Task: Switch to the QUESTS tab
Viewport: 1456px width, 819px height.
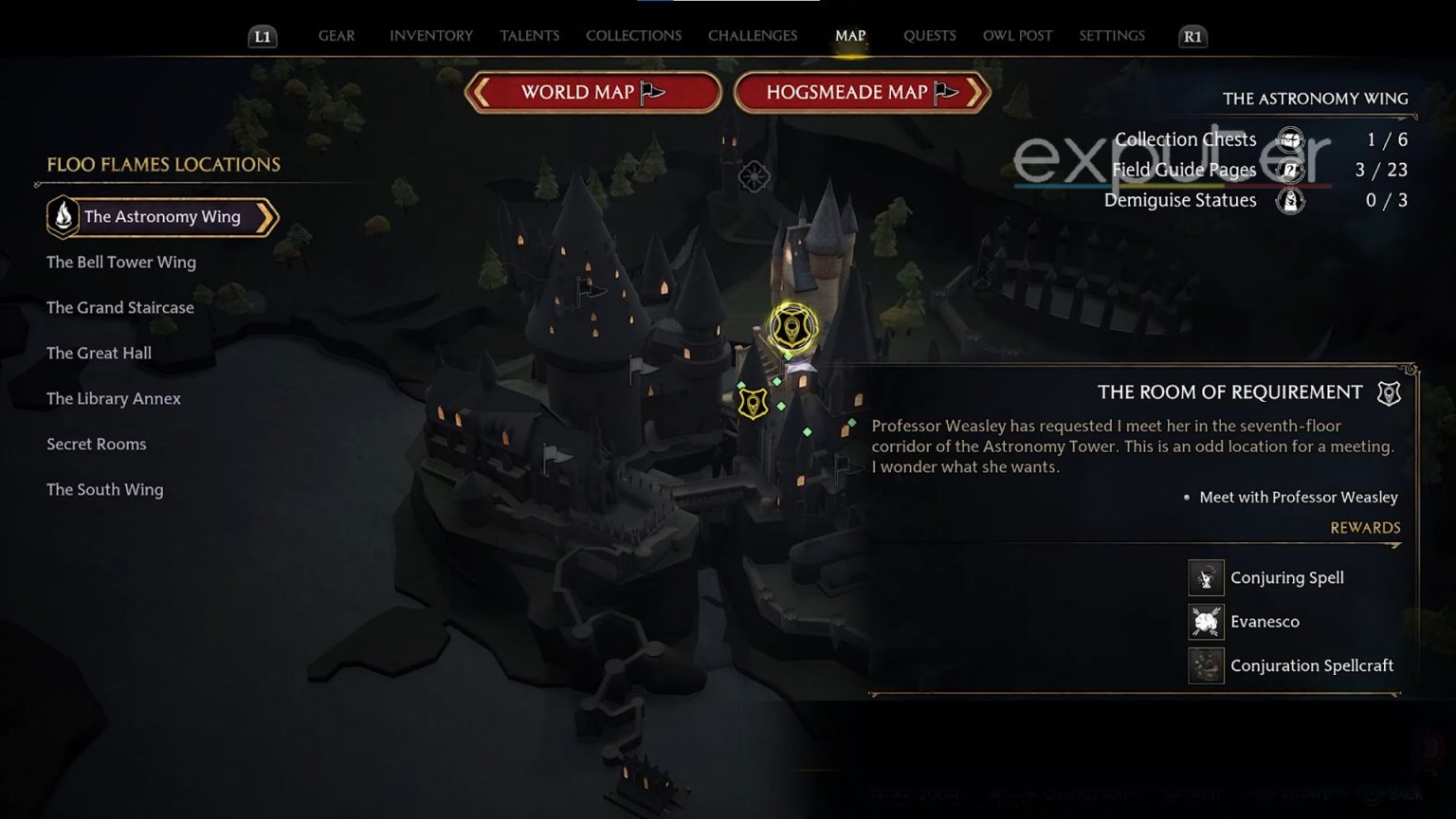Action: pos(930,35)
